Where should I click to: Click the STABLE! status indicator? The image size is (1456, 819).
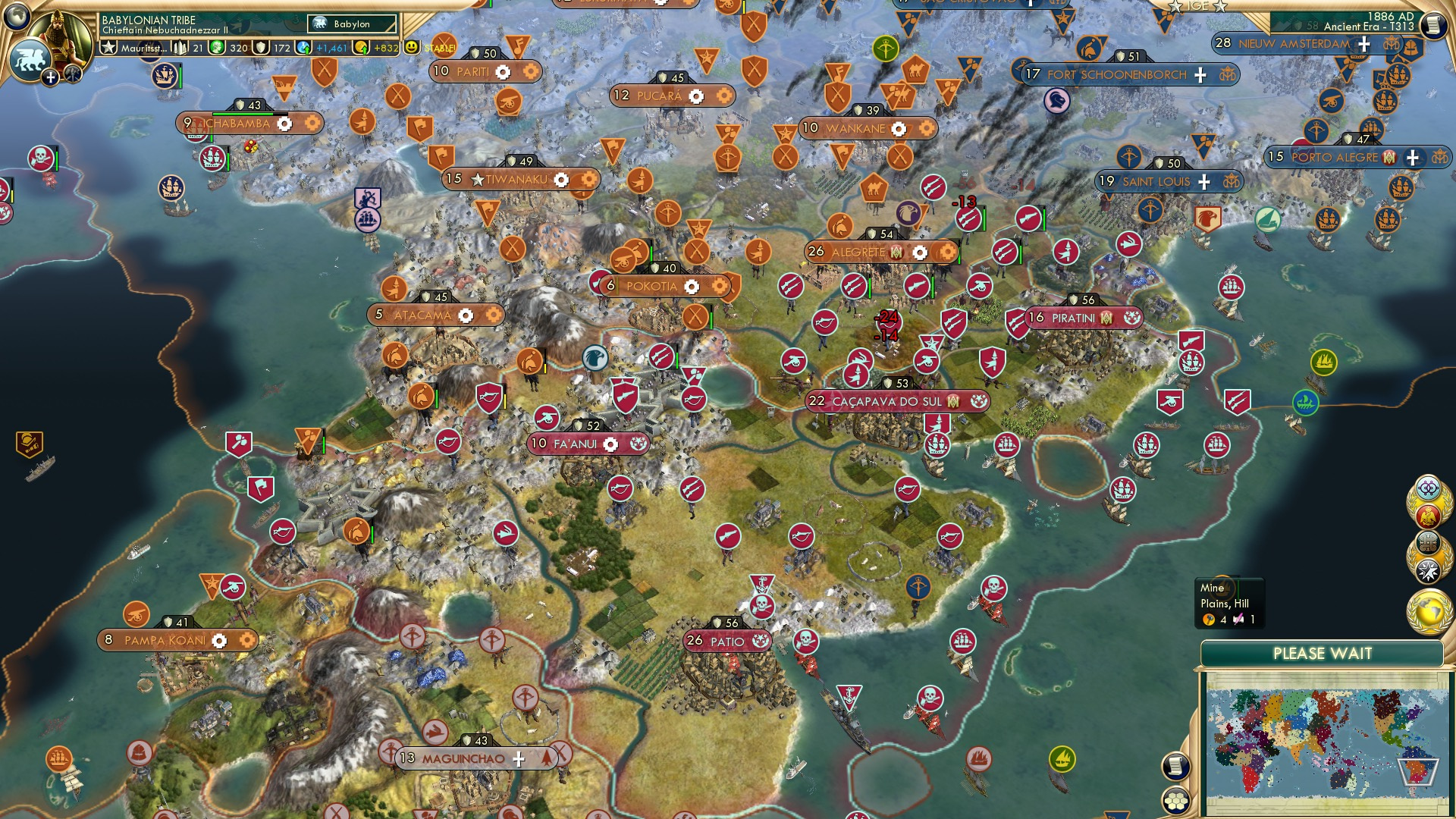point(441,48)
